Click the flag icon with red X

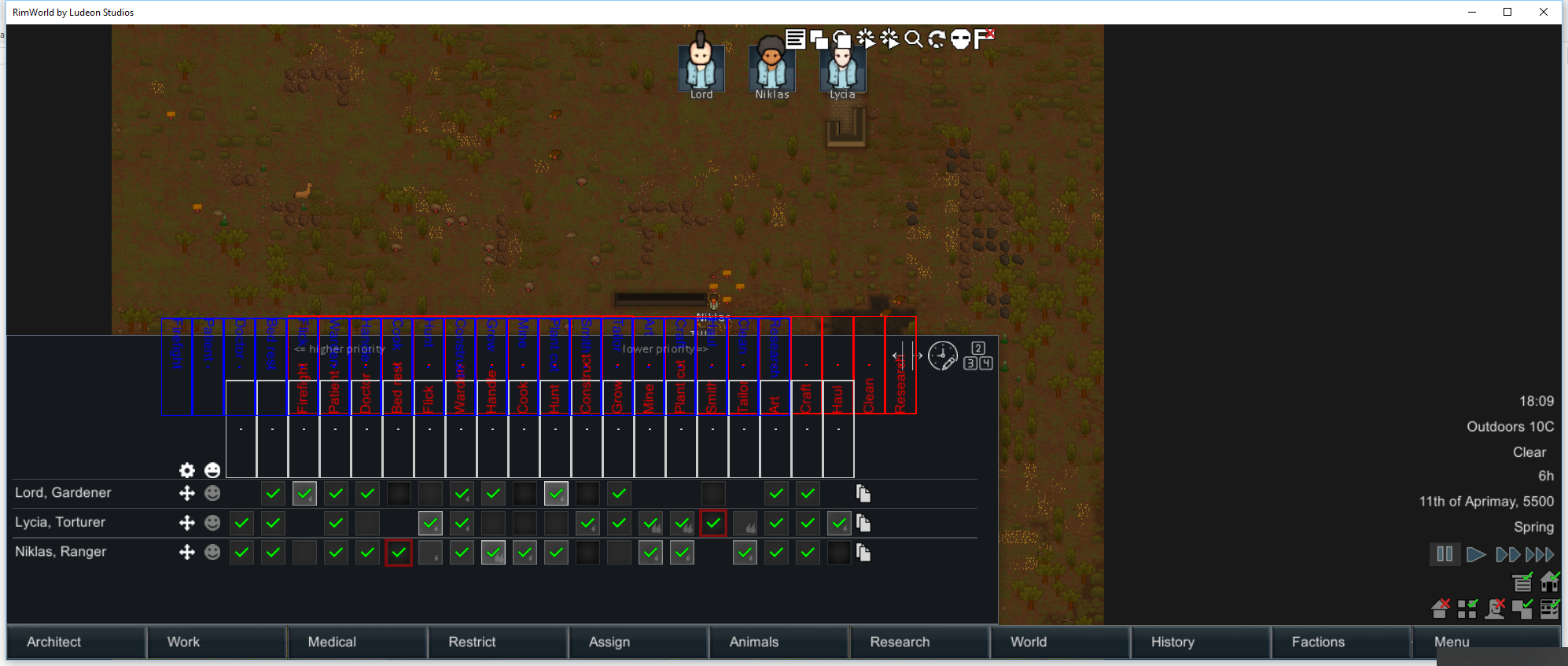(983, 39)
